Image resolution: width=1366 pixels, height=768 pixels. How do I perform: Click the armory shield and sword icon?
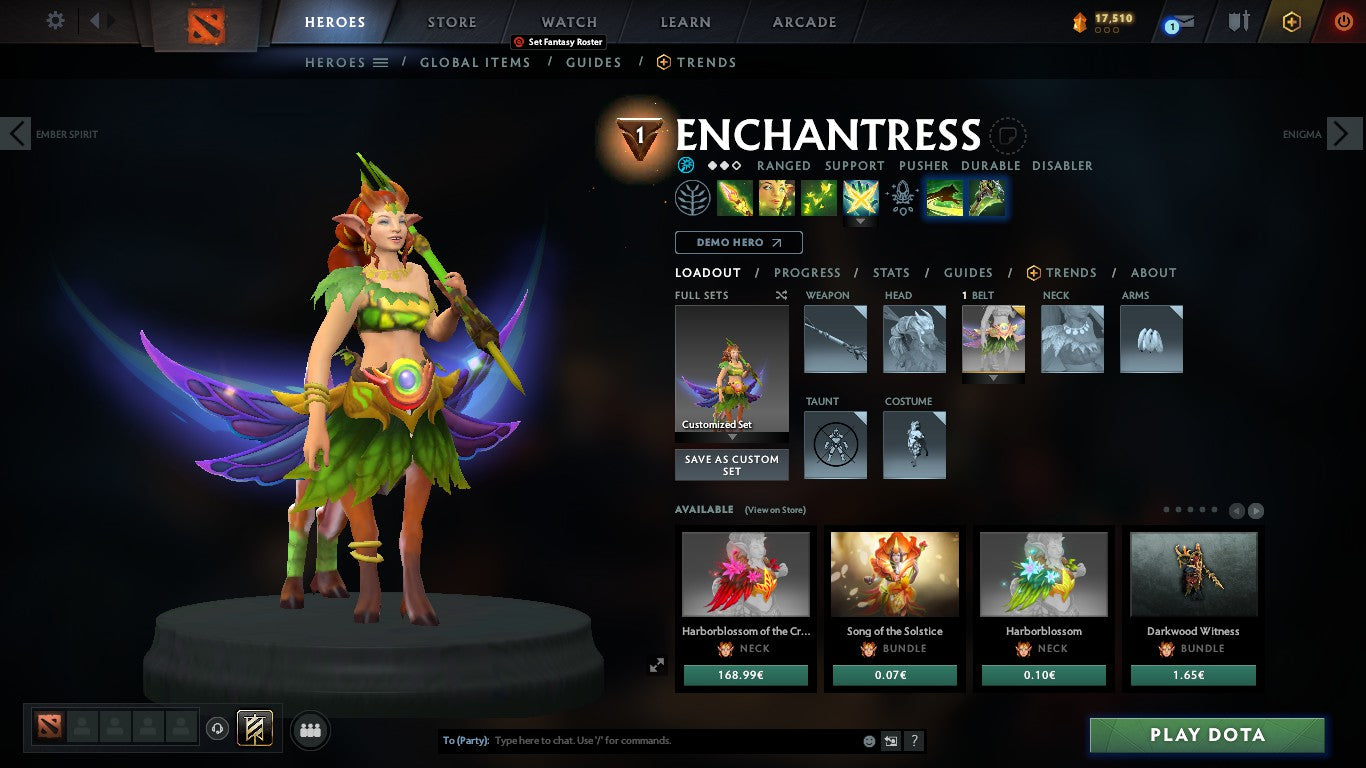point(1239,21)
